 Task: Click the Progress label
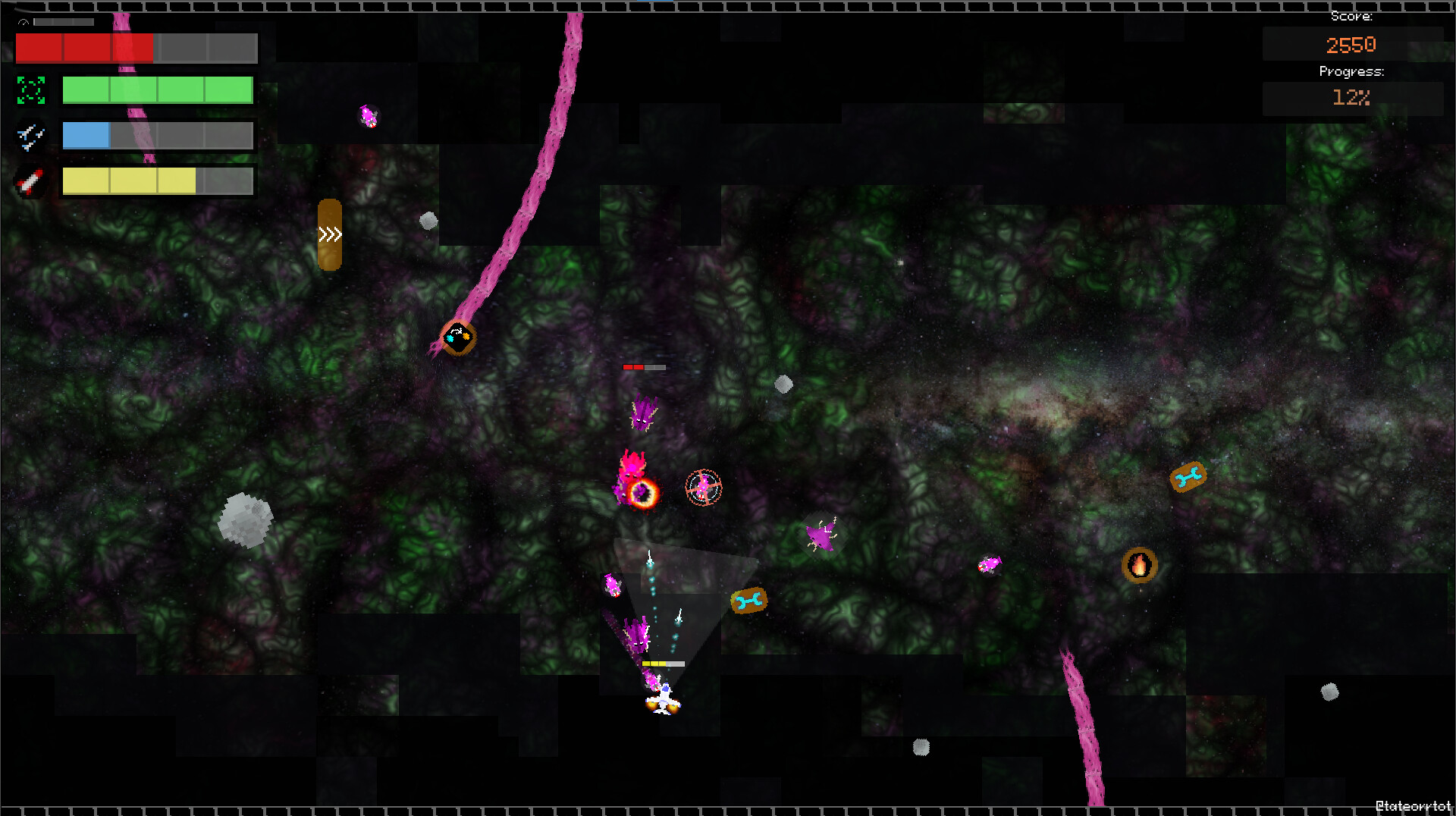[x=1352, y=71]
